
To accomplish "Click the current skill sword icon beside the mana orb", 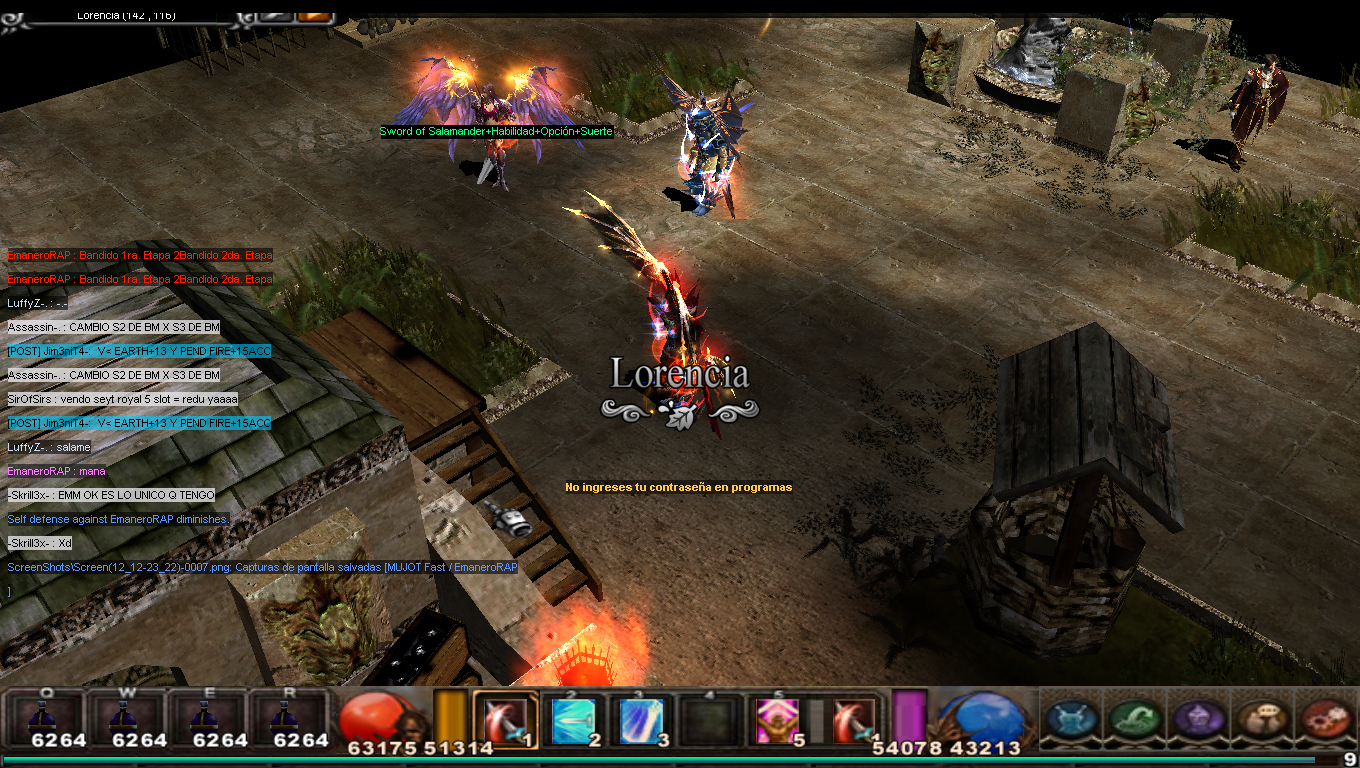I will (854, 721).
